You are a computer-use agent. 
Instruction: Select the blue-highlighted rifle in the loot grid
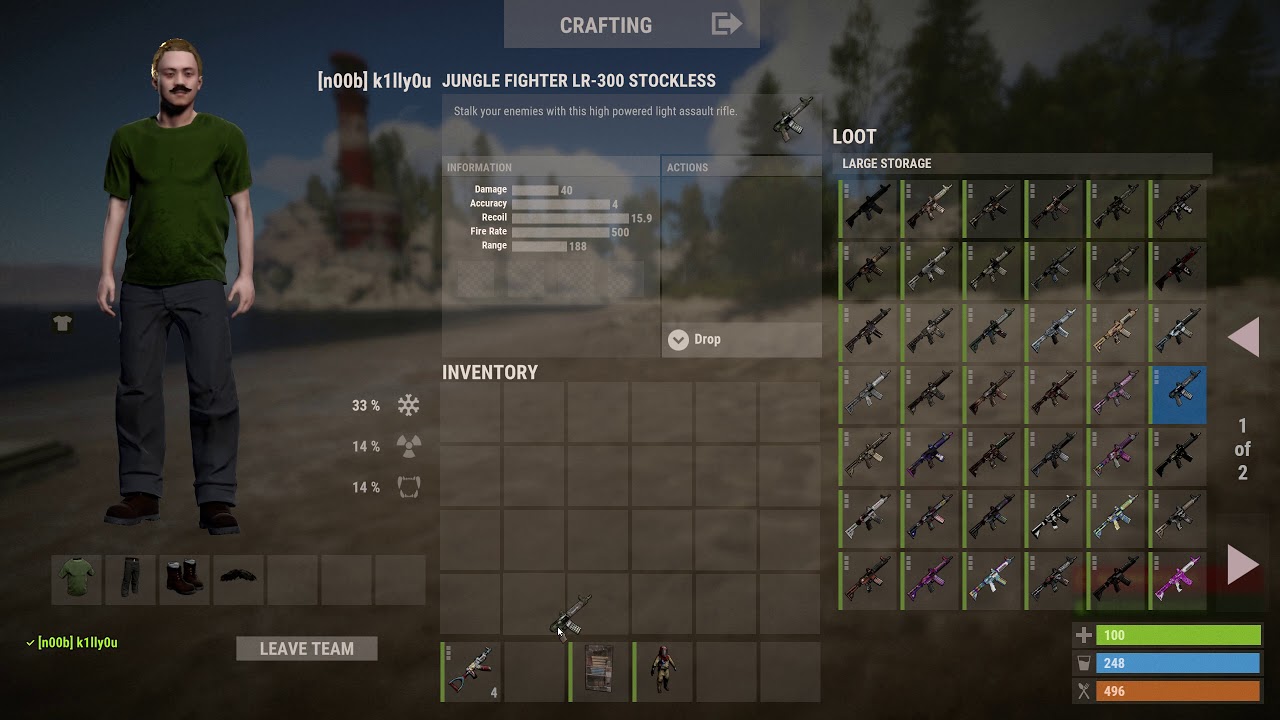tap(1178, 394)
